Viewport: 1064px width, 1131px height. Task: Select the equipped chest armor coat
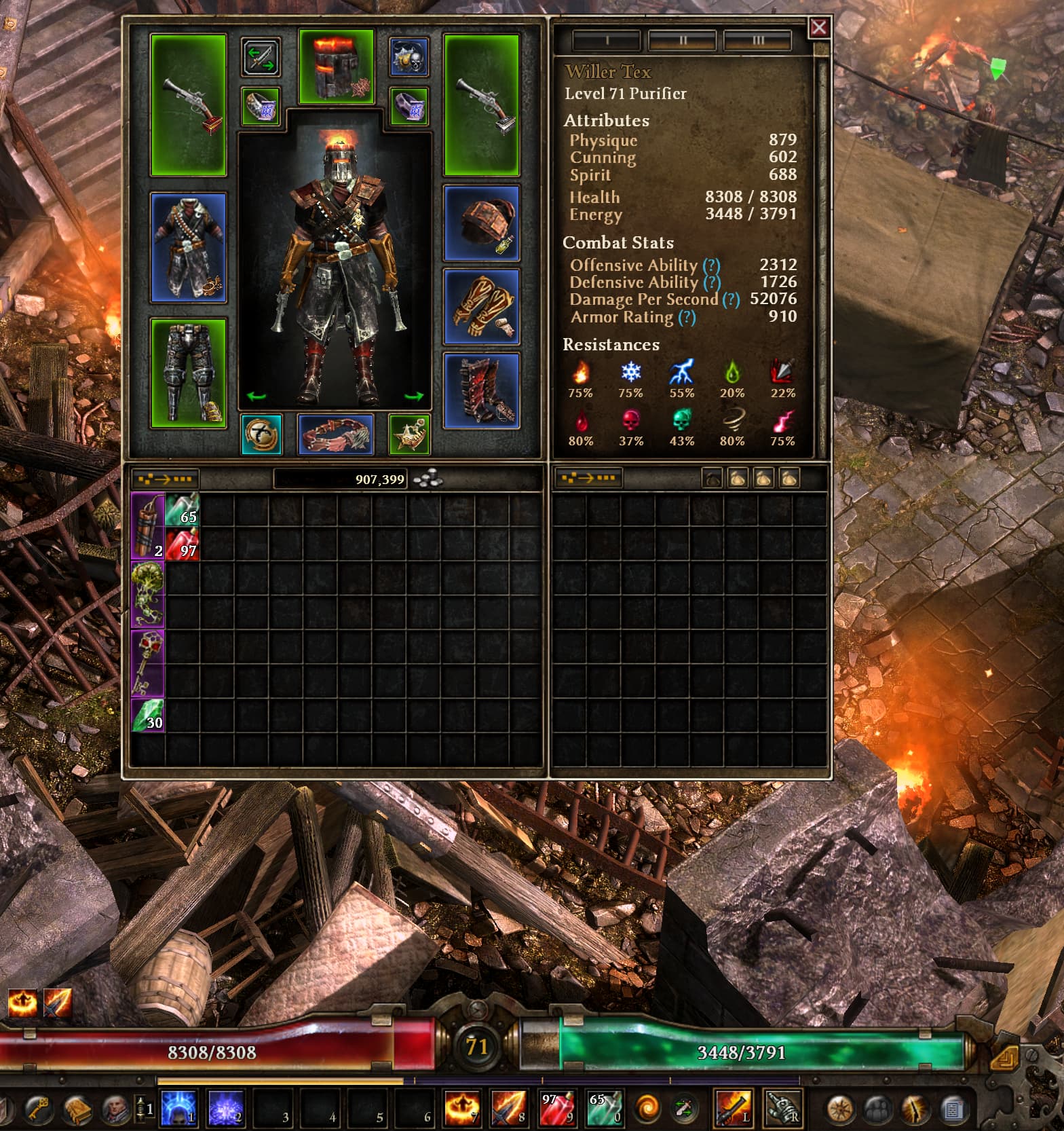point(189,247)
